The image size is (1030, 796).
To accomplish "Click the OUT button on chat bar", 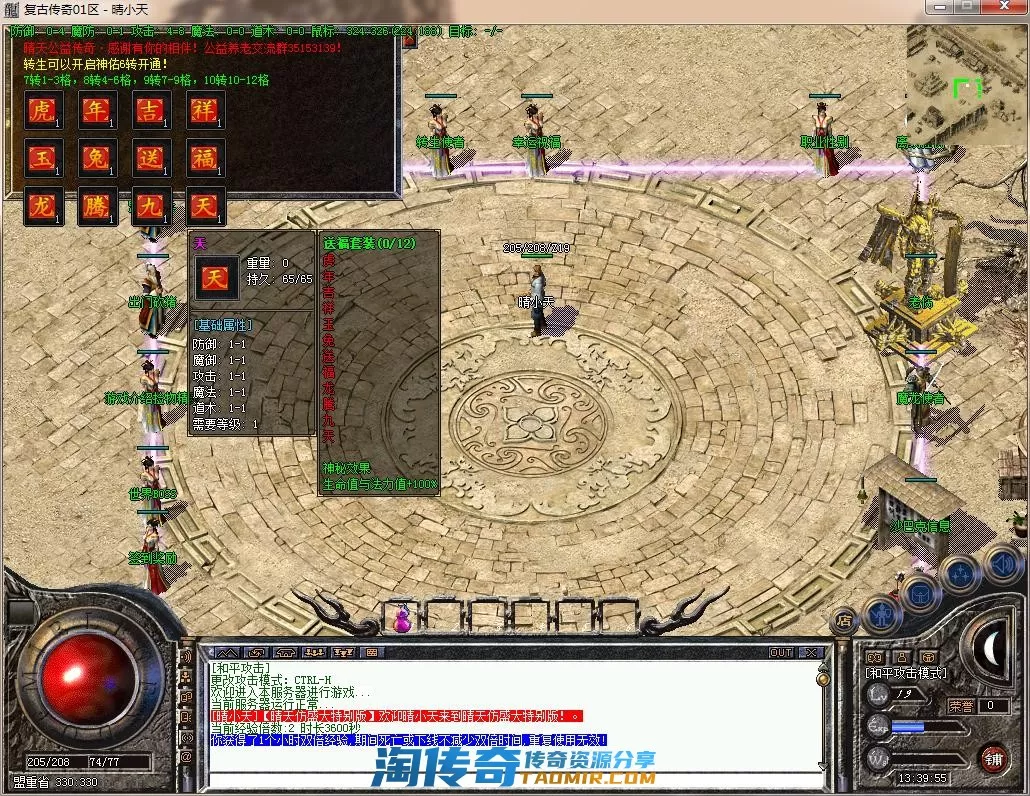I will coord(780,653).
